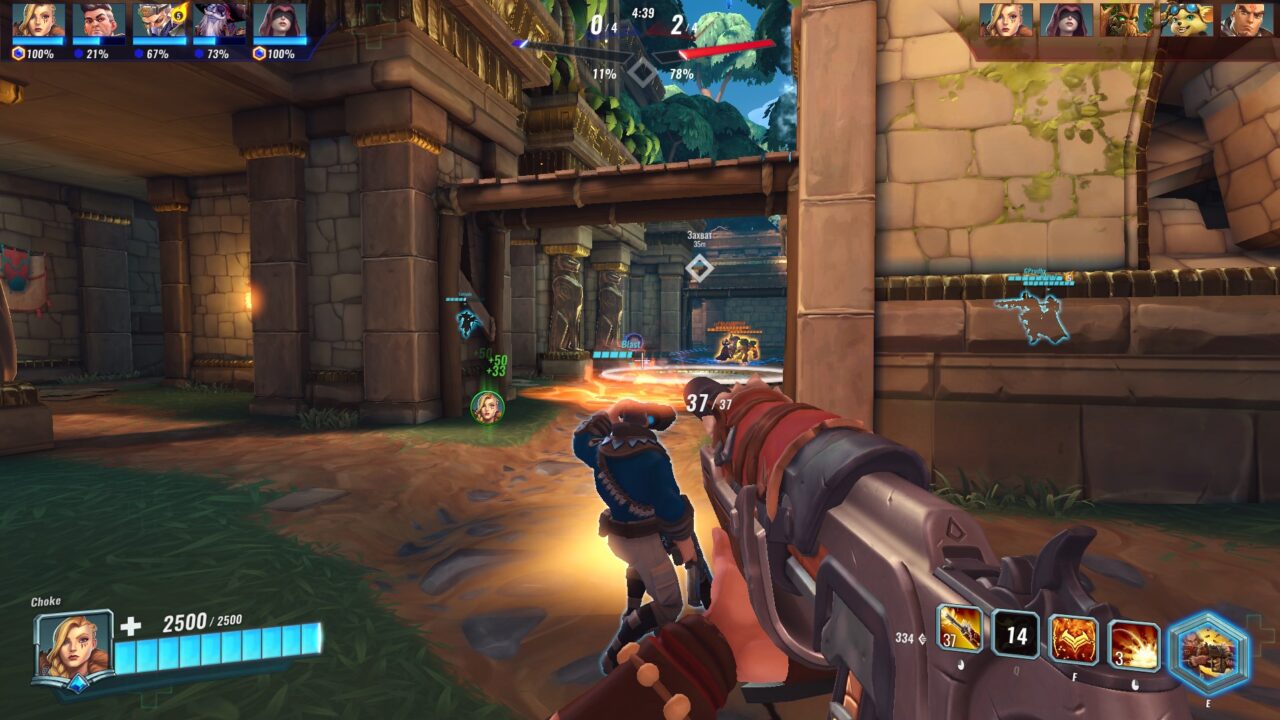This screenshot has width=1280, height=720.
Task: Trigger the hexagonal ultimate ability icon
Action: [1210, 654]
